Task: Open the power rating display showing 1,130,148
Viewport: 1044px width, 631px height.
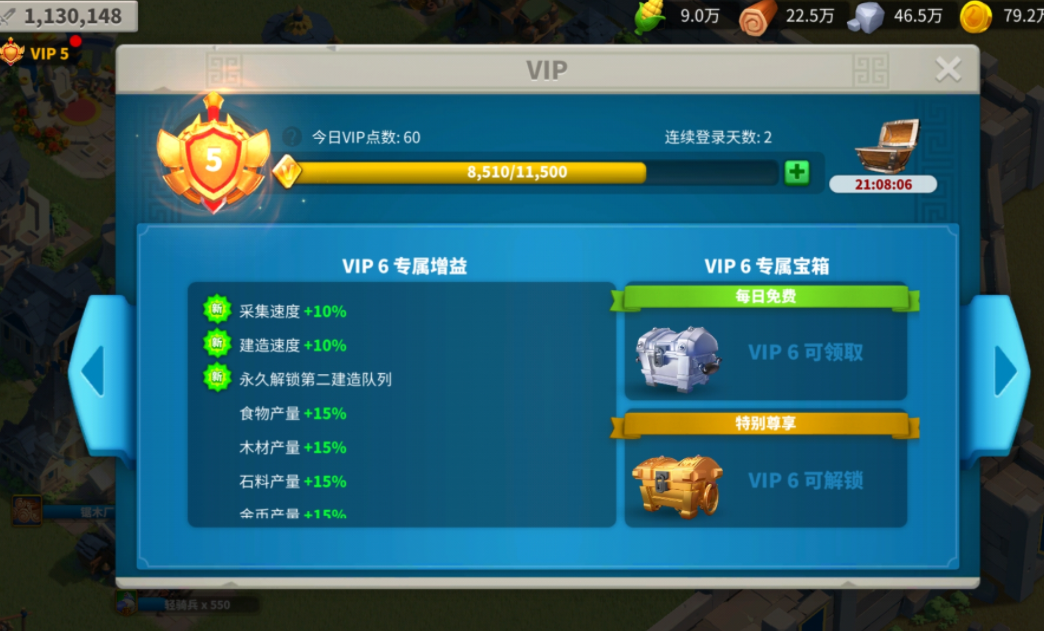Action: click(x=68, y=16)
